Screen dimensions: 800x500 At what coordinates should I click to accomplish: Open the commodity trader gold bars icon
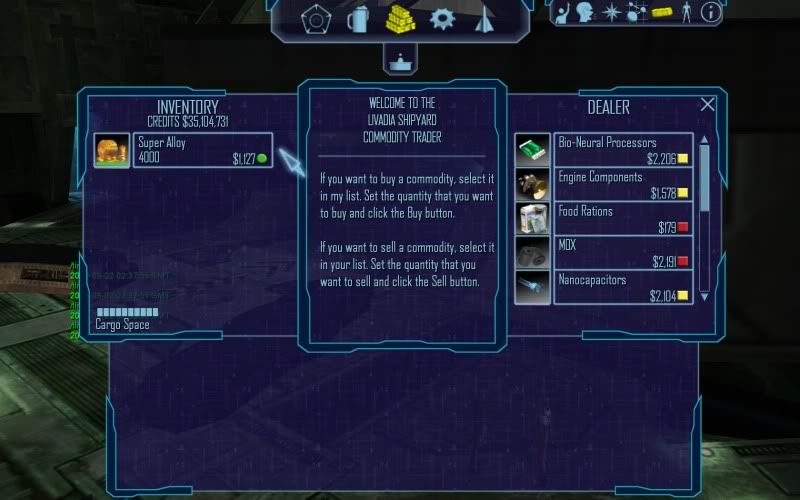[x=400, y=18]
